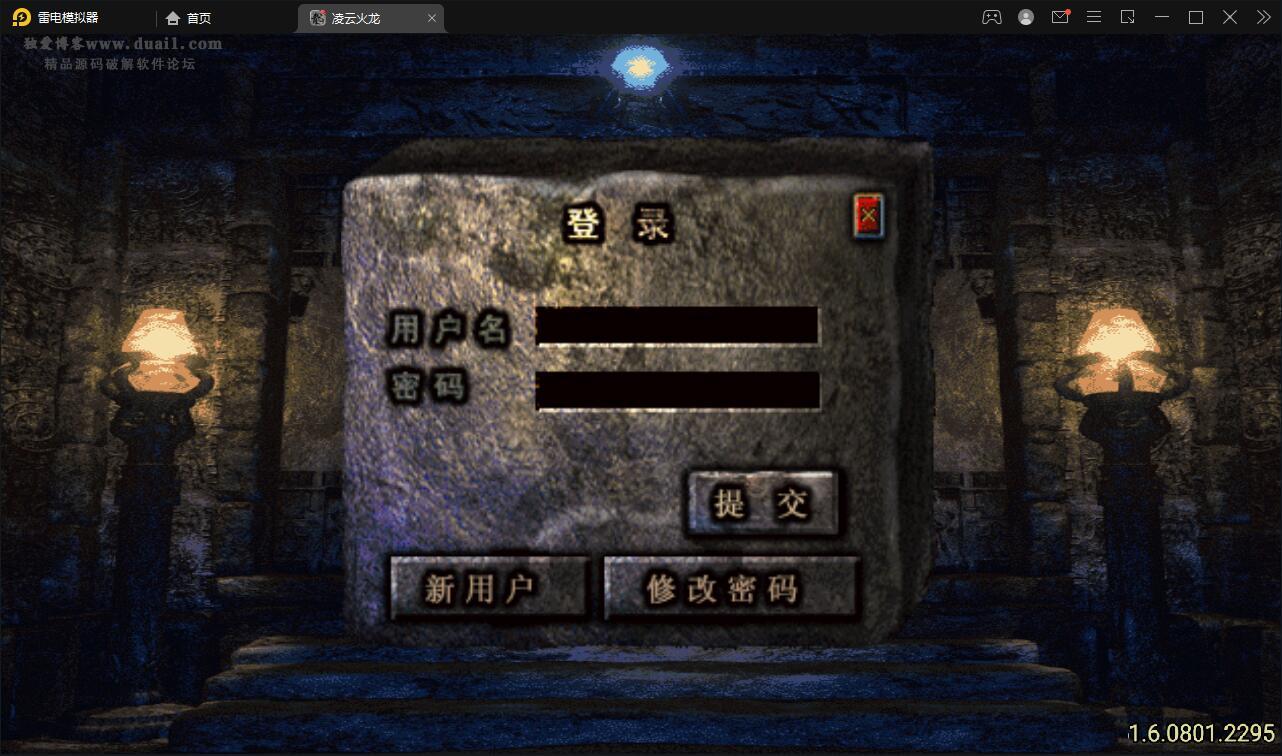Click the 密码 password input field
The width and height of the screenshot is (1282, 756).
point(678,390)
